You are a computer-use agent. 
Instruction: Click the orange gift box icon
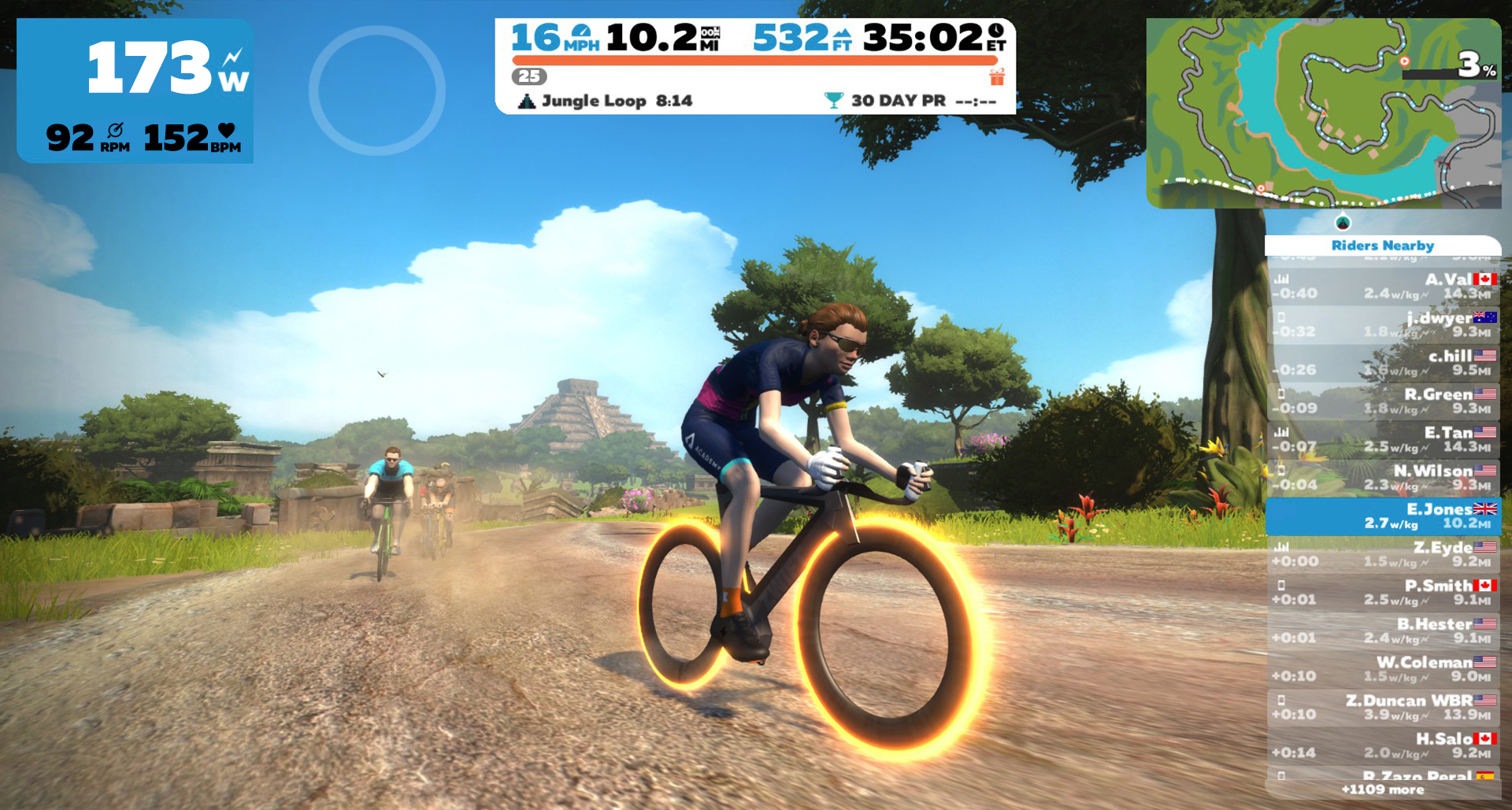(x=997, y=77)
